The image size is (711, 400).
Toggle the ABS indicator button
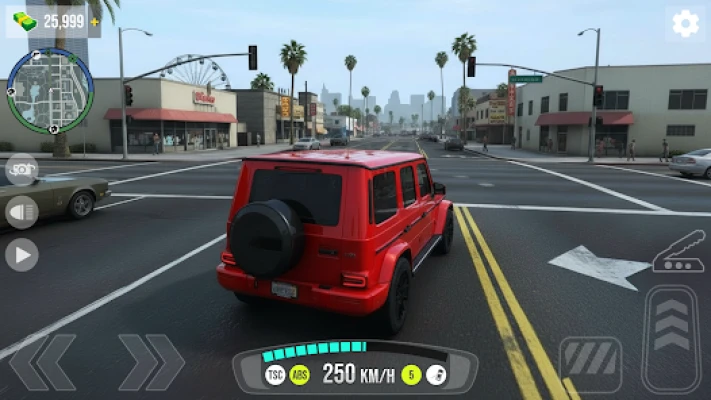299,375
